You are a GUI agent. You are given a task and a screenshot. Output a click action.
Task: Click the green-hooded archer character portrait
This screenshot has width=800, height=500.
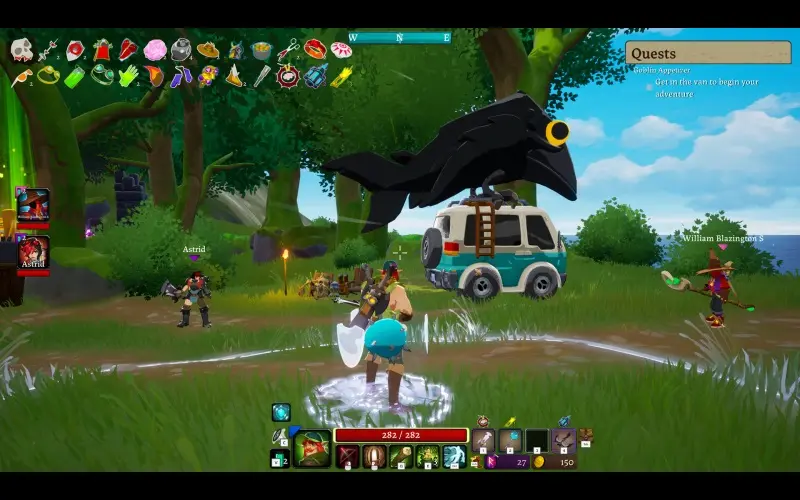tap(312, 449)
